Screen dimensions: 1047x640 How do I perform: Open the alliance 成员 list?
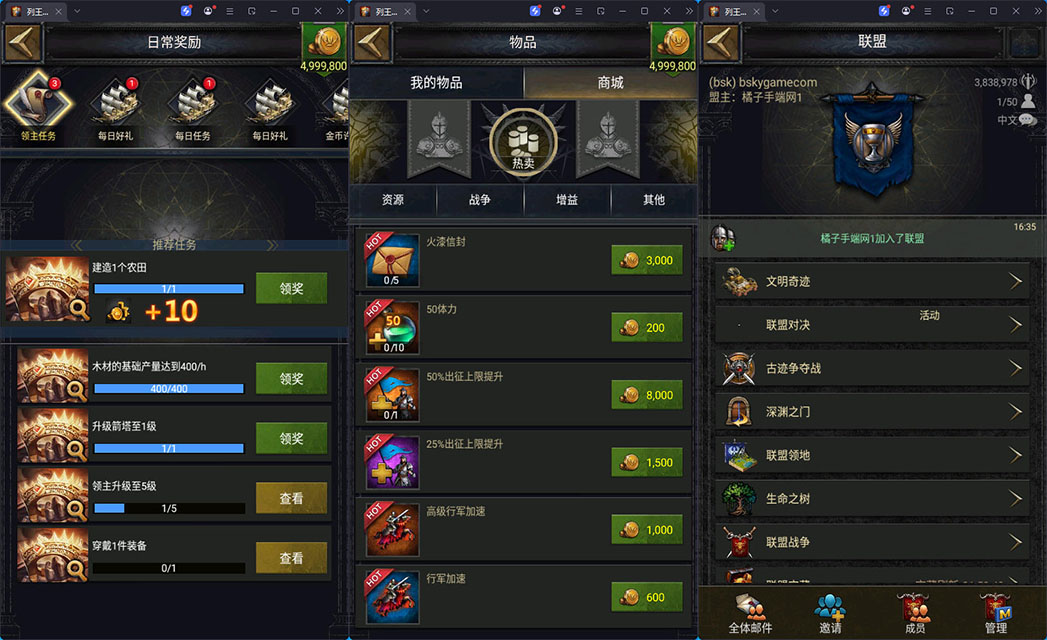(x=914, y=612)
